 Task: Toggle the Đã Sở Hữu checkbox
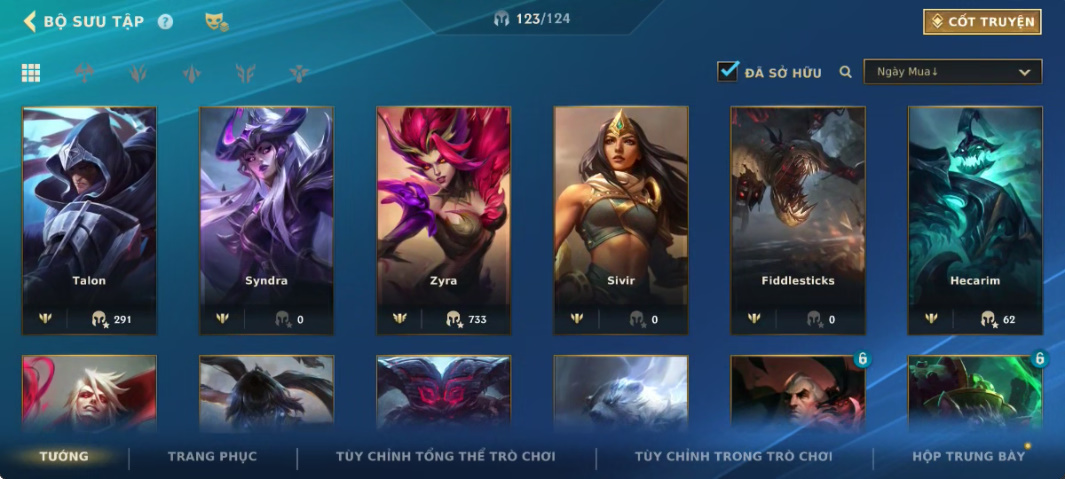728,71
